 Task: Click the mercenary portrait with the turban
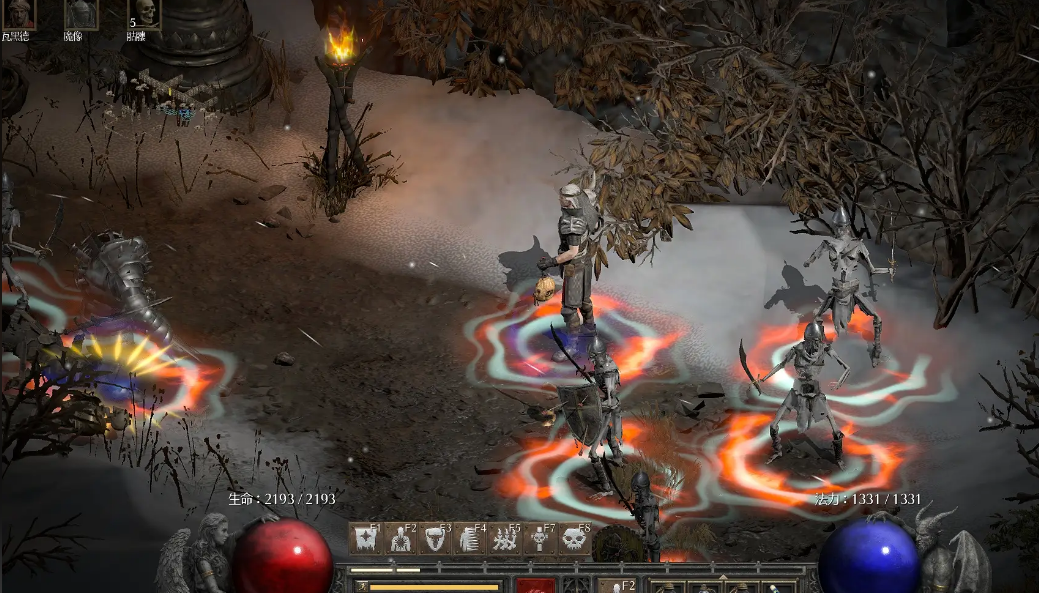point(18,13)
